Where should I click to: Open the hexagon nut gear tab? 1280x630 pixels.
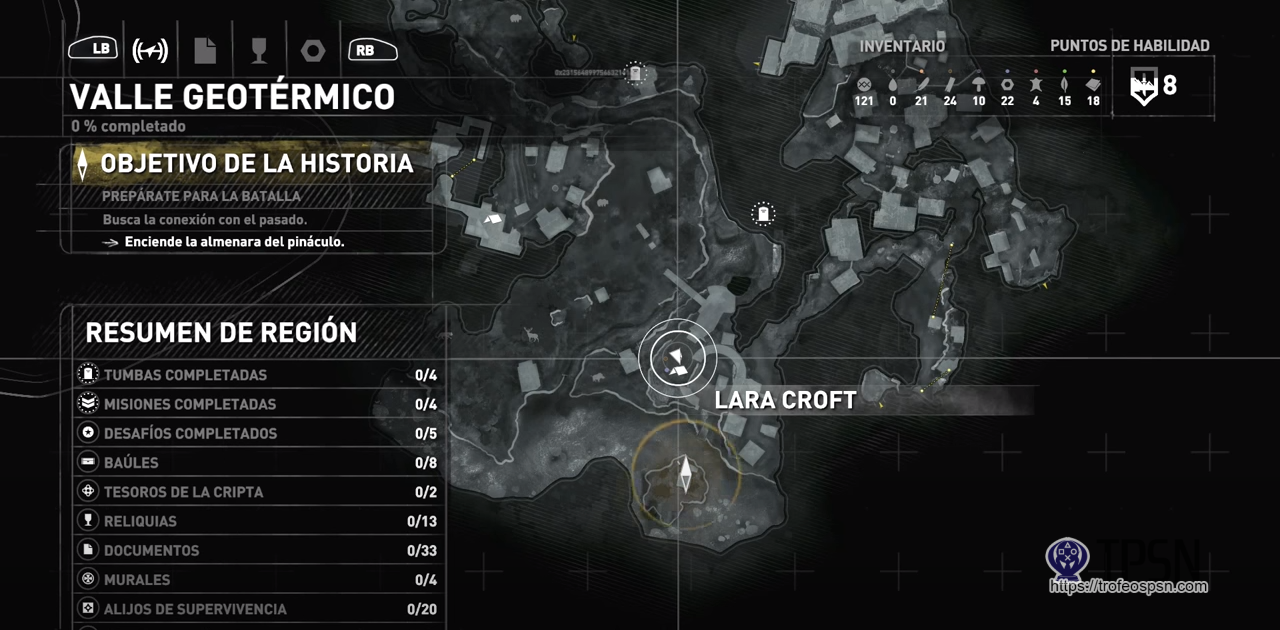point(312,49)
